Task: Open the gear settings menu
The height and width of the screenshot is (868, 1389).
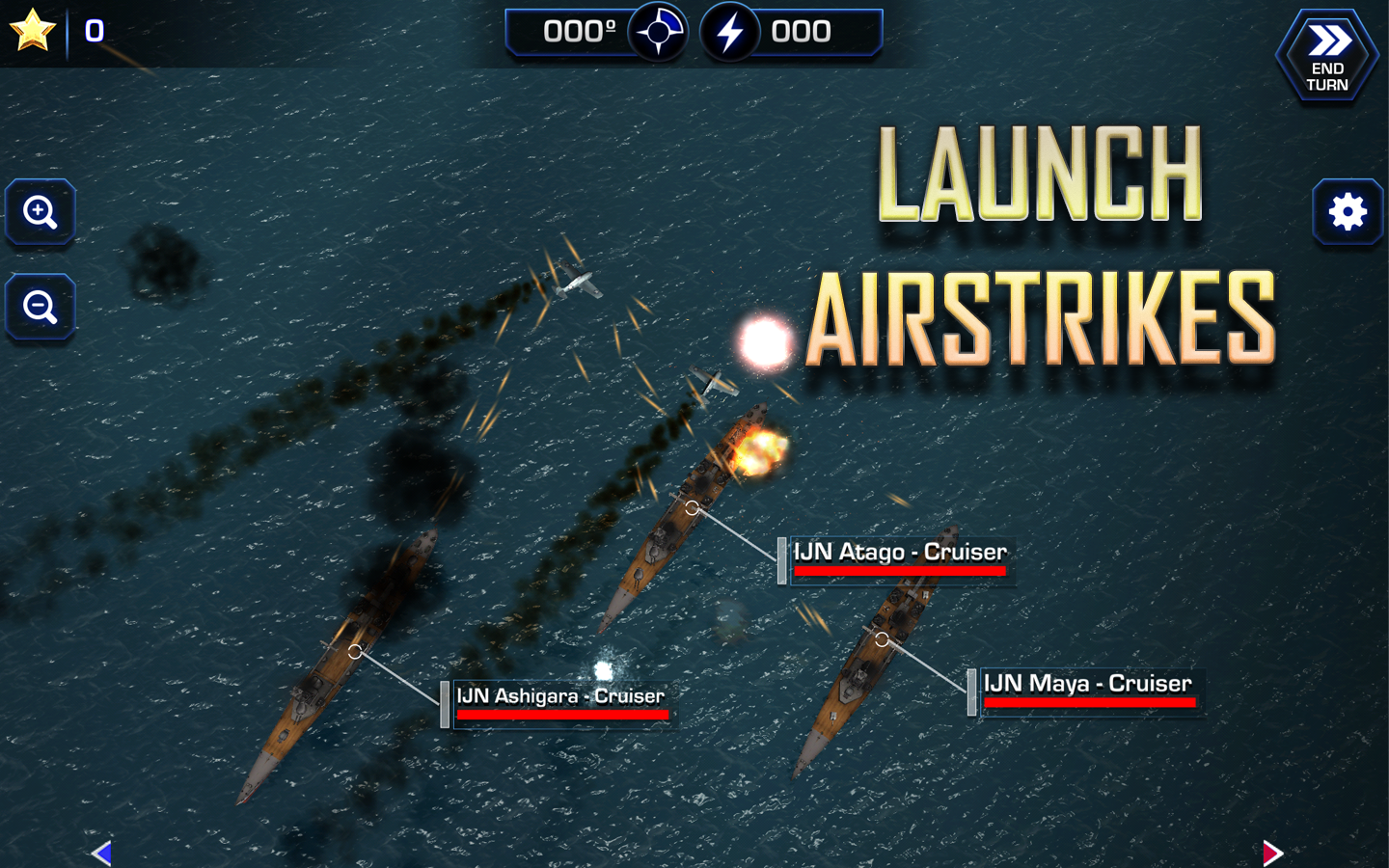Action: pyautogui.click(x=1348, y=212)
